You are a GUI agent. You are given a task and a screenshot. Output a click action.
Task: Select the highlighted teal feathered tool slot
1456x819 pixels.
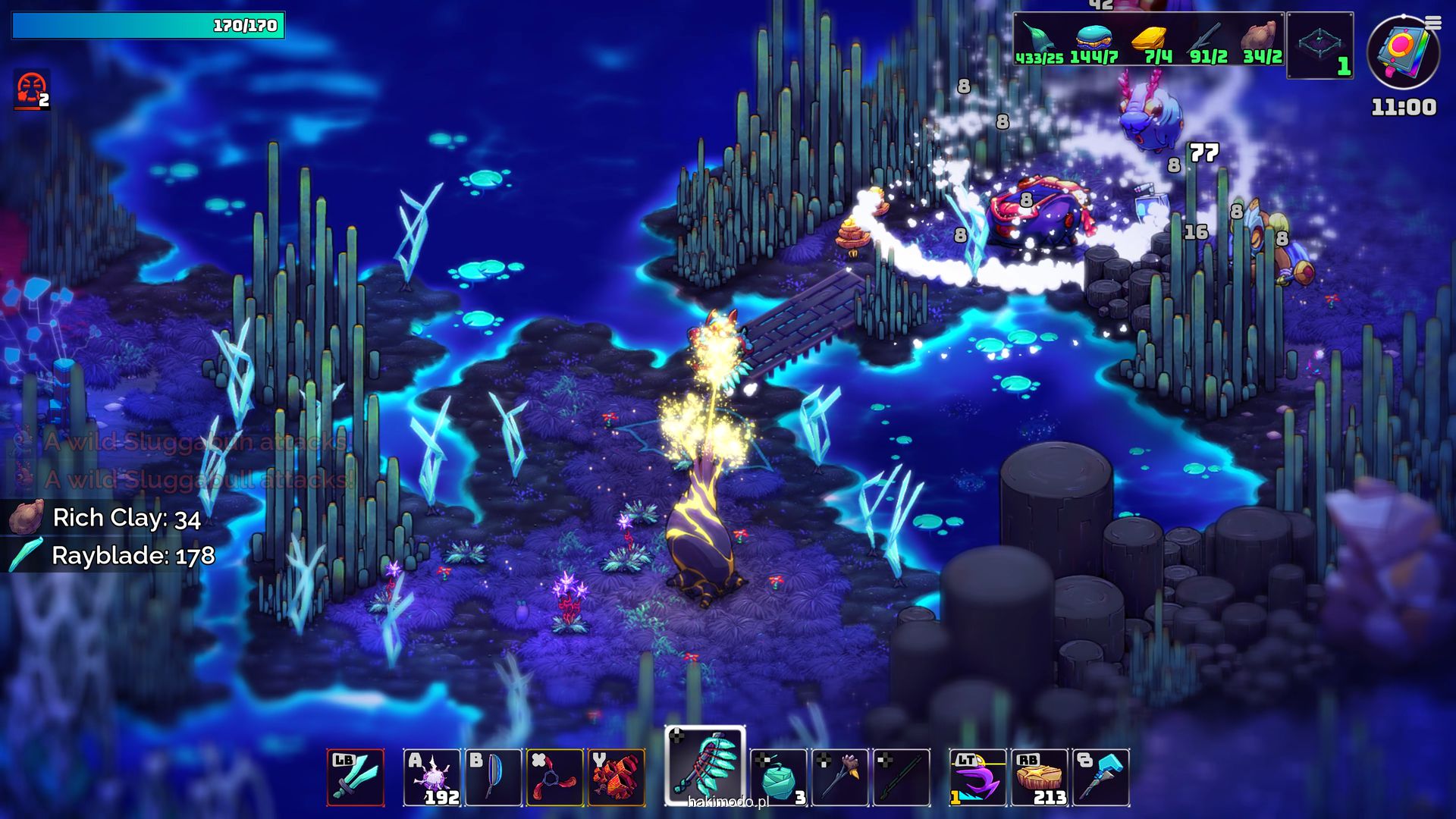[x=705, y=766]
